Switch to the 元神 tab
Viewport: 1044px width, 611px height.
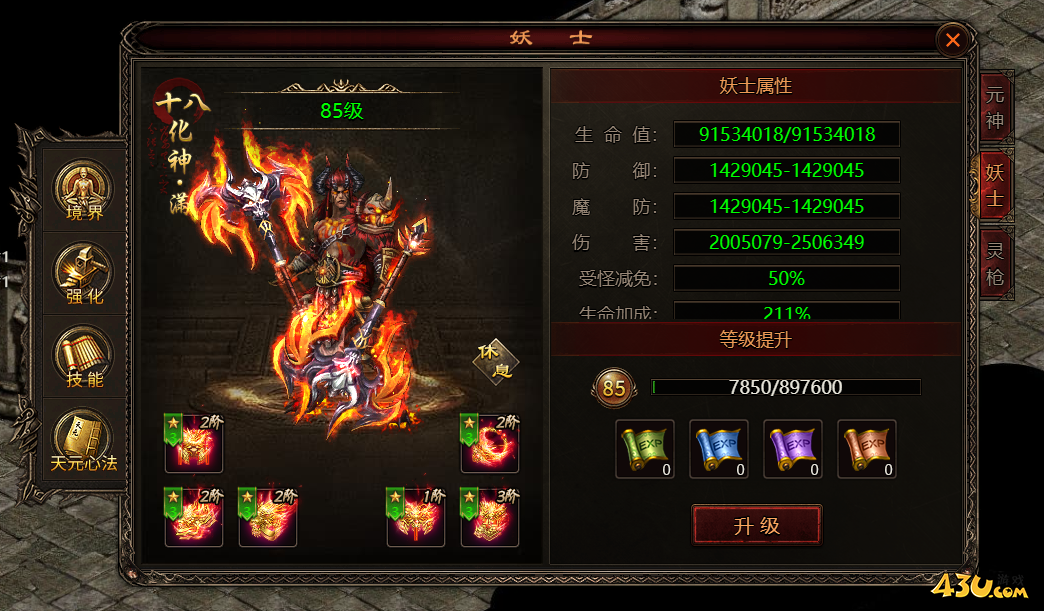pos(994,108)
